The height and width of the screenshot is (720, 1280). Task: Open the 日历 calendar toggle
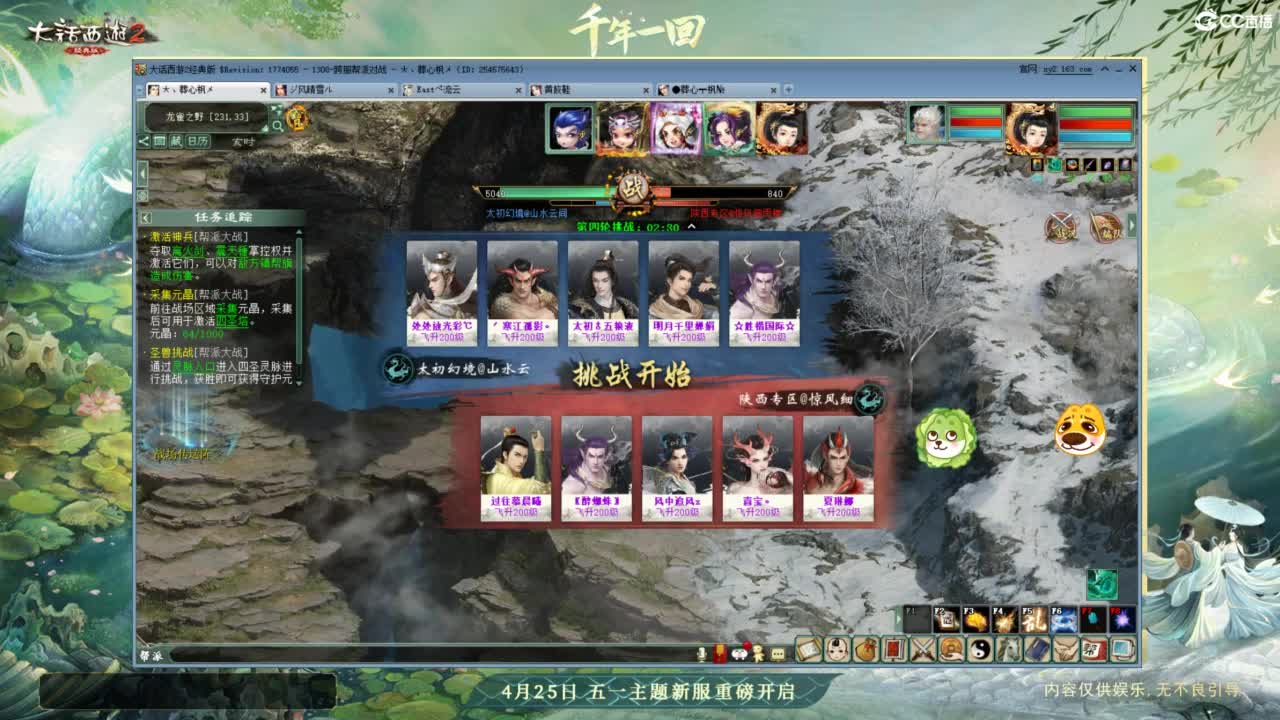(198, 142)
